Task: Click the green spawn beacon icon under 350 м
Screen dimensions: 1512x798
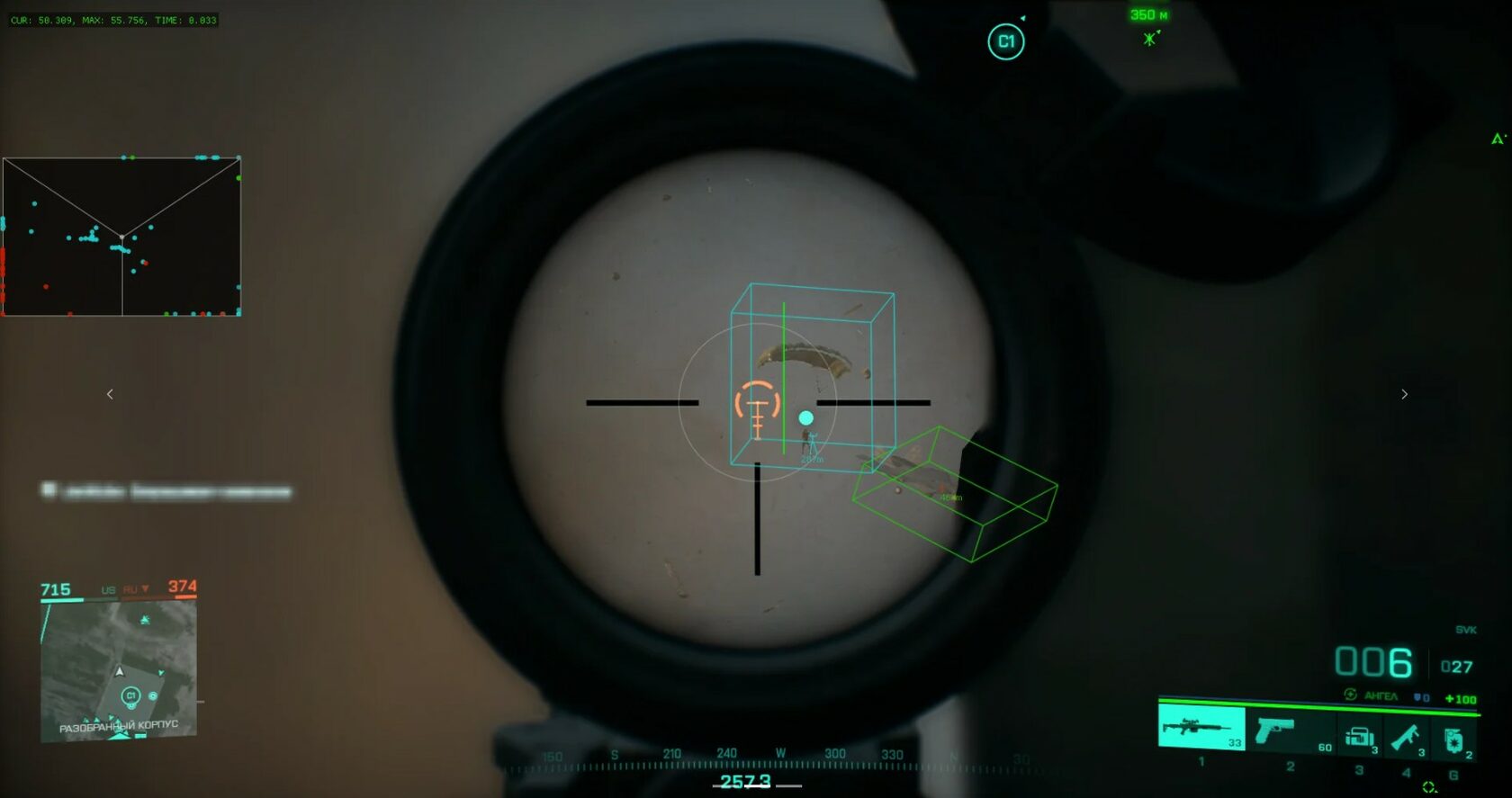Action: tap(1149, 39)
